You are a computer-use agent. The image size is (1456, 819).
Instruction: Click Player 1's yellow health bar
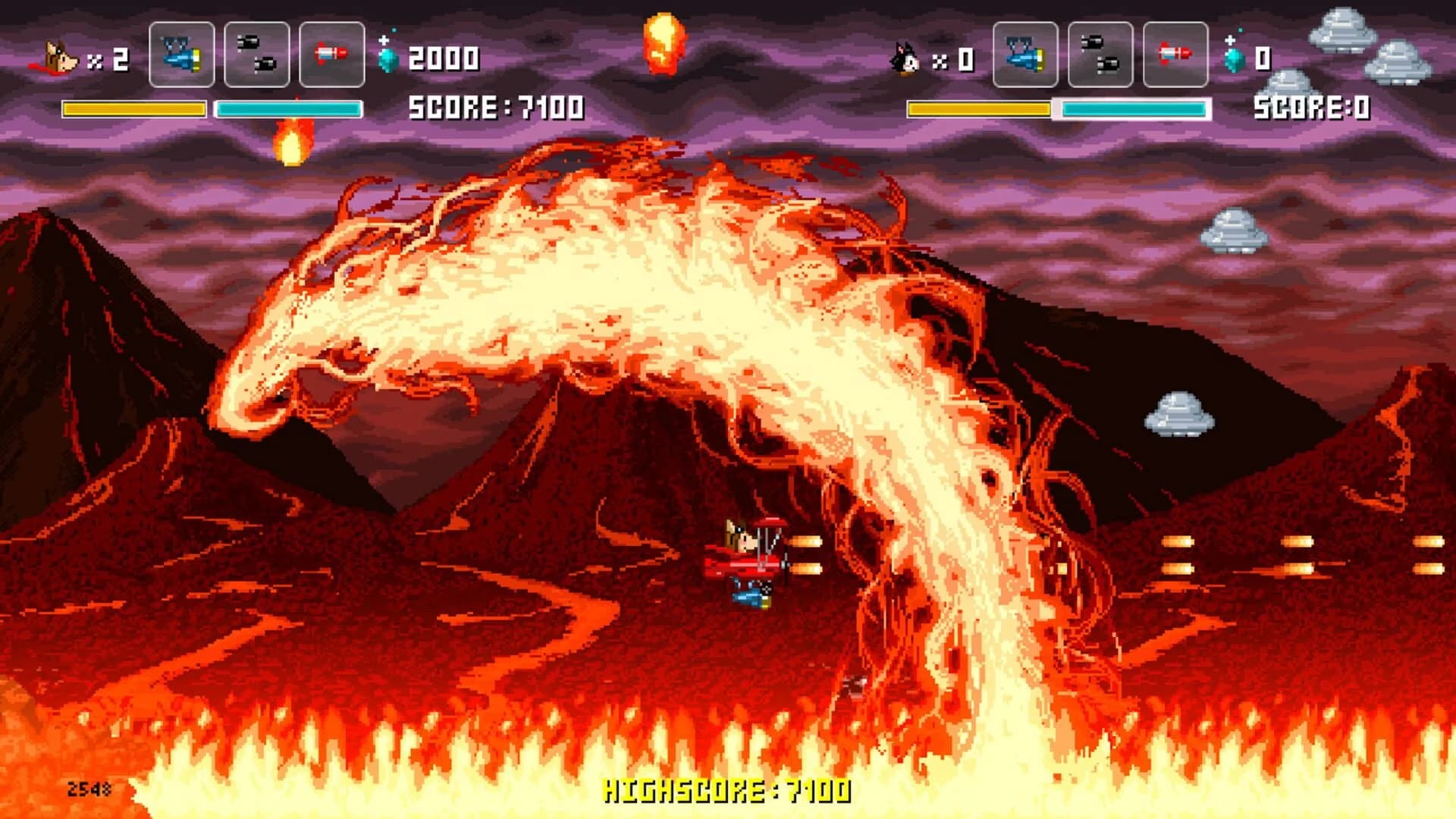coord(133,108)
